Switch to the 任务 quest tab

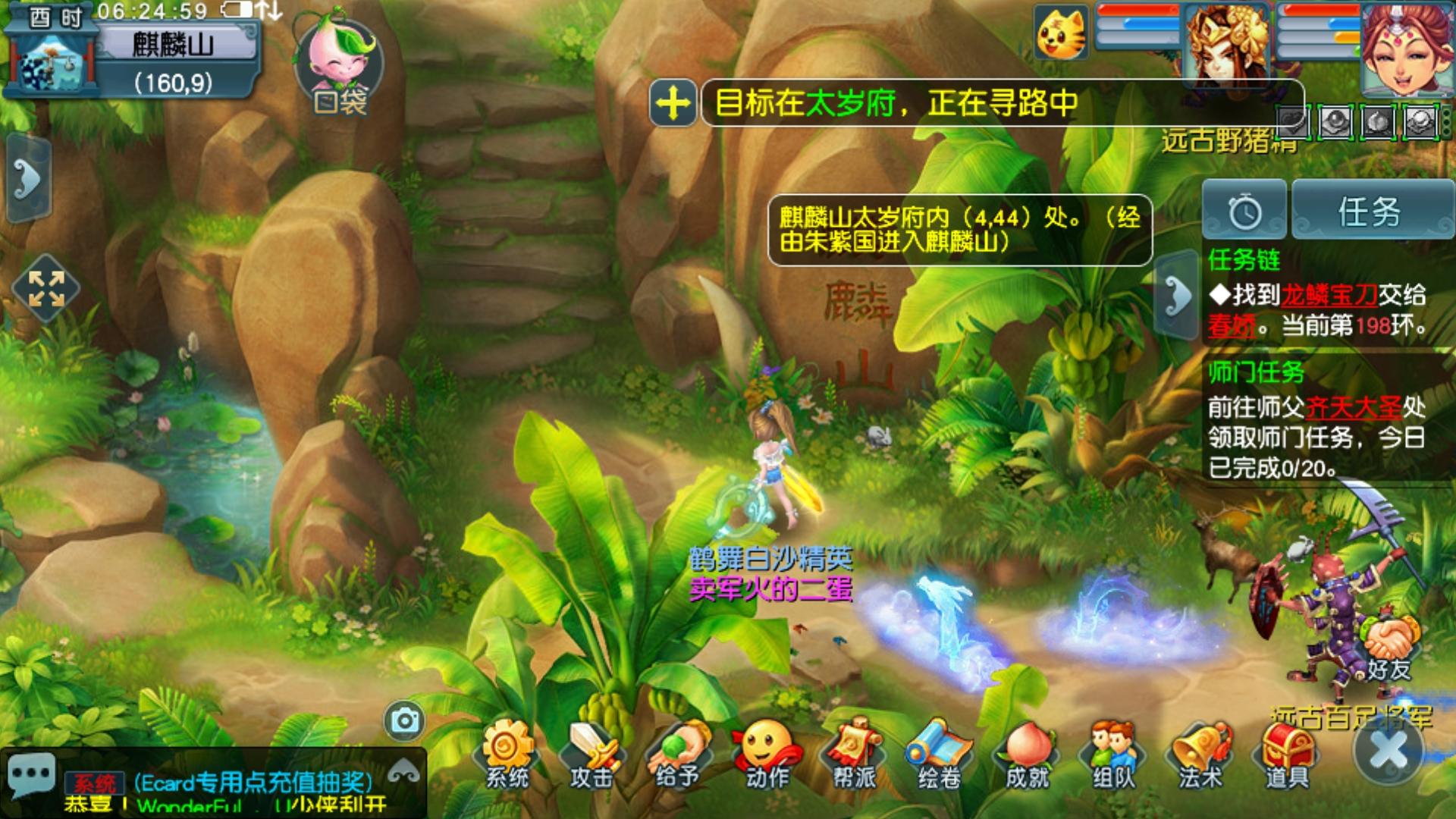(1371, 212)
